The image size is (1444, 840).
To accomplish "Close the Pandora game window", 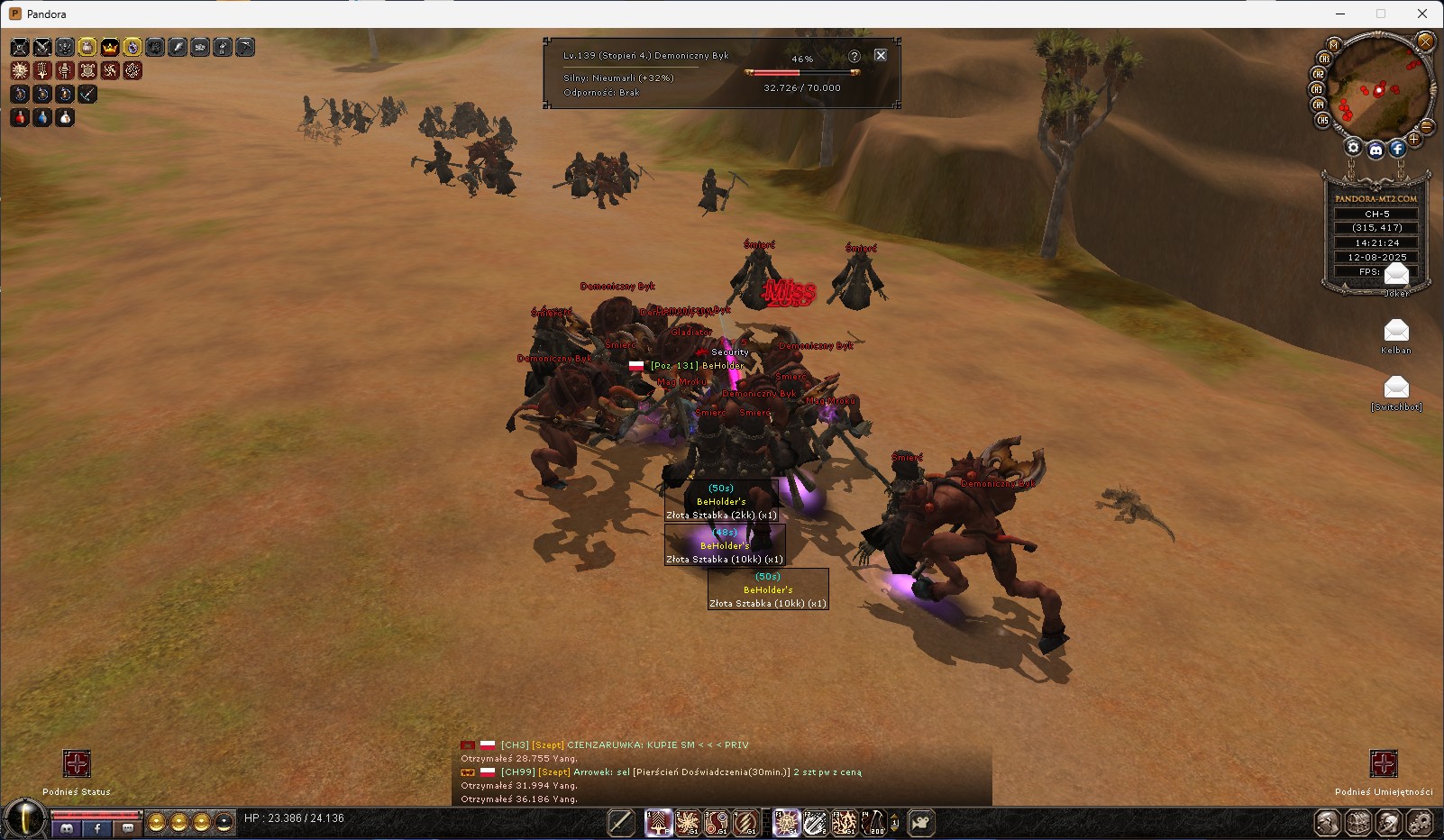I will (1422, 14).
